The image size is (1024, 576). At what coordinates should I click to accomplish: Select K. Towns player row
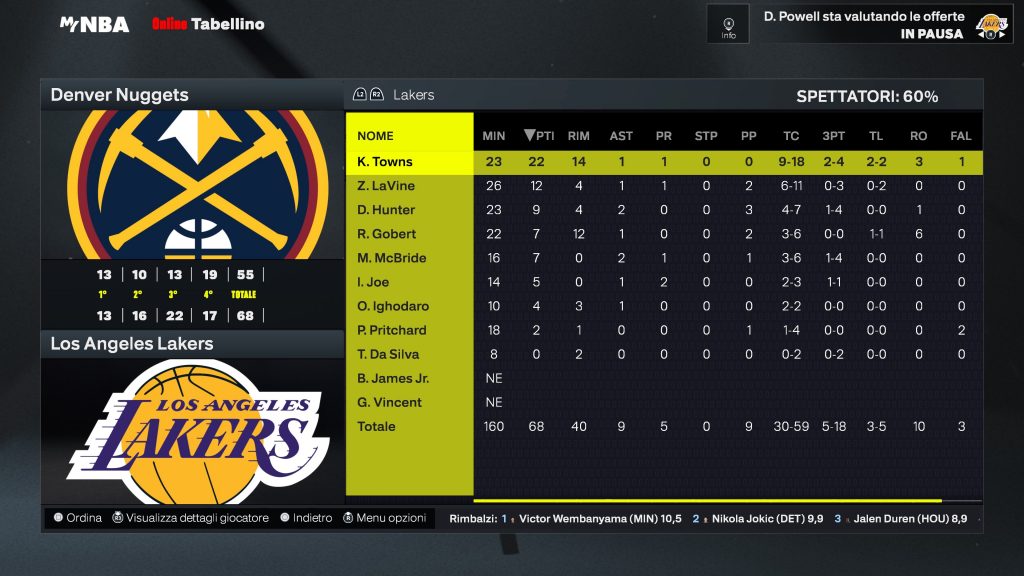click(x=385, y=162)
